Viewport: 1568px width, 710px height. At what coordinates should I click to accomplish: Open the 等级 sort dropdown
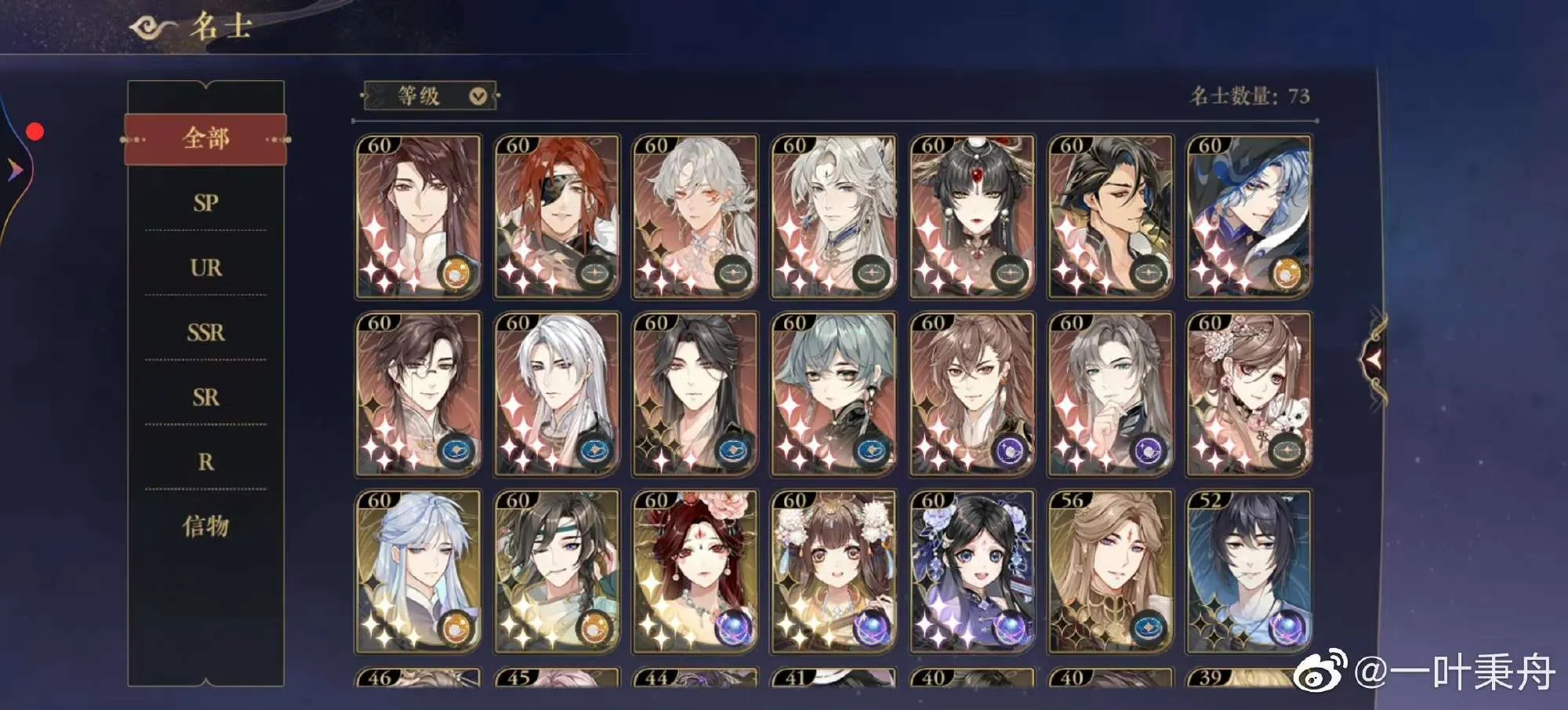click(430, 96)
